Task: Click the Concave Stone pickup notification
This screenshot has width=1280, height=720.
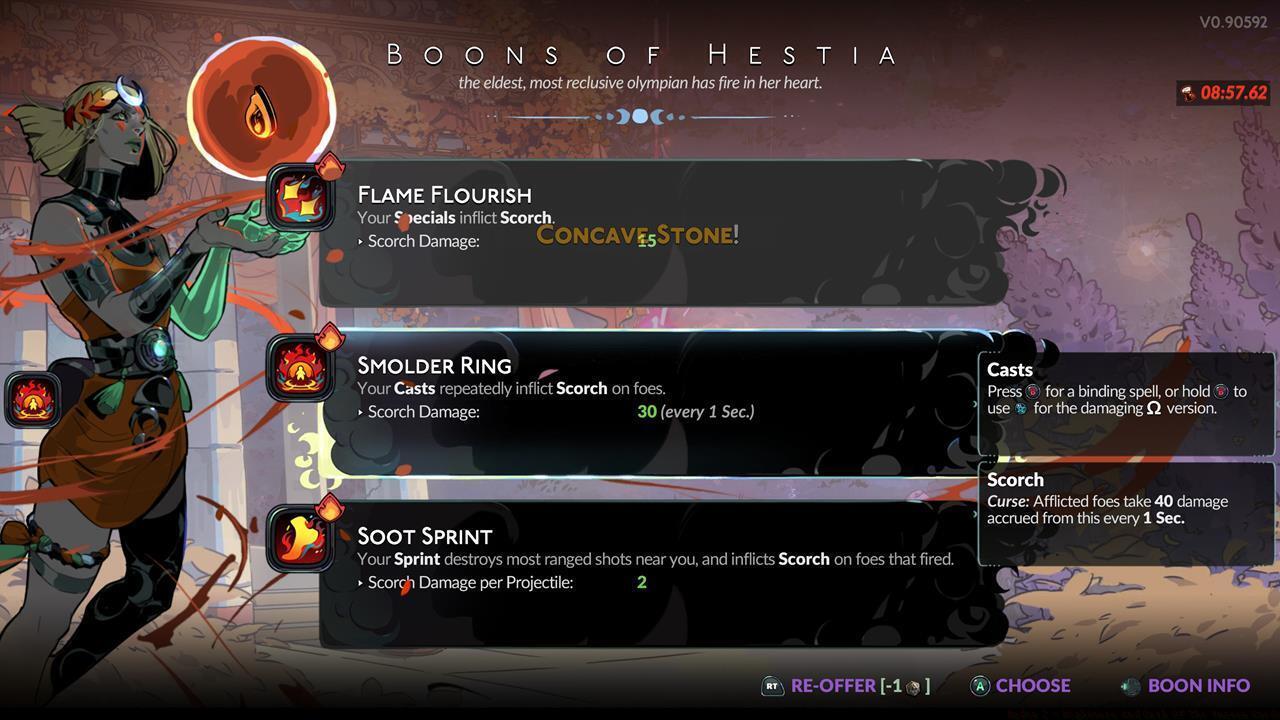Action: [637, 236]
